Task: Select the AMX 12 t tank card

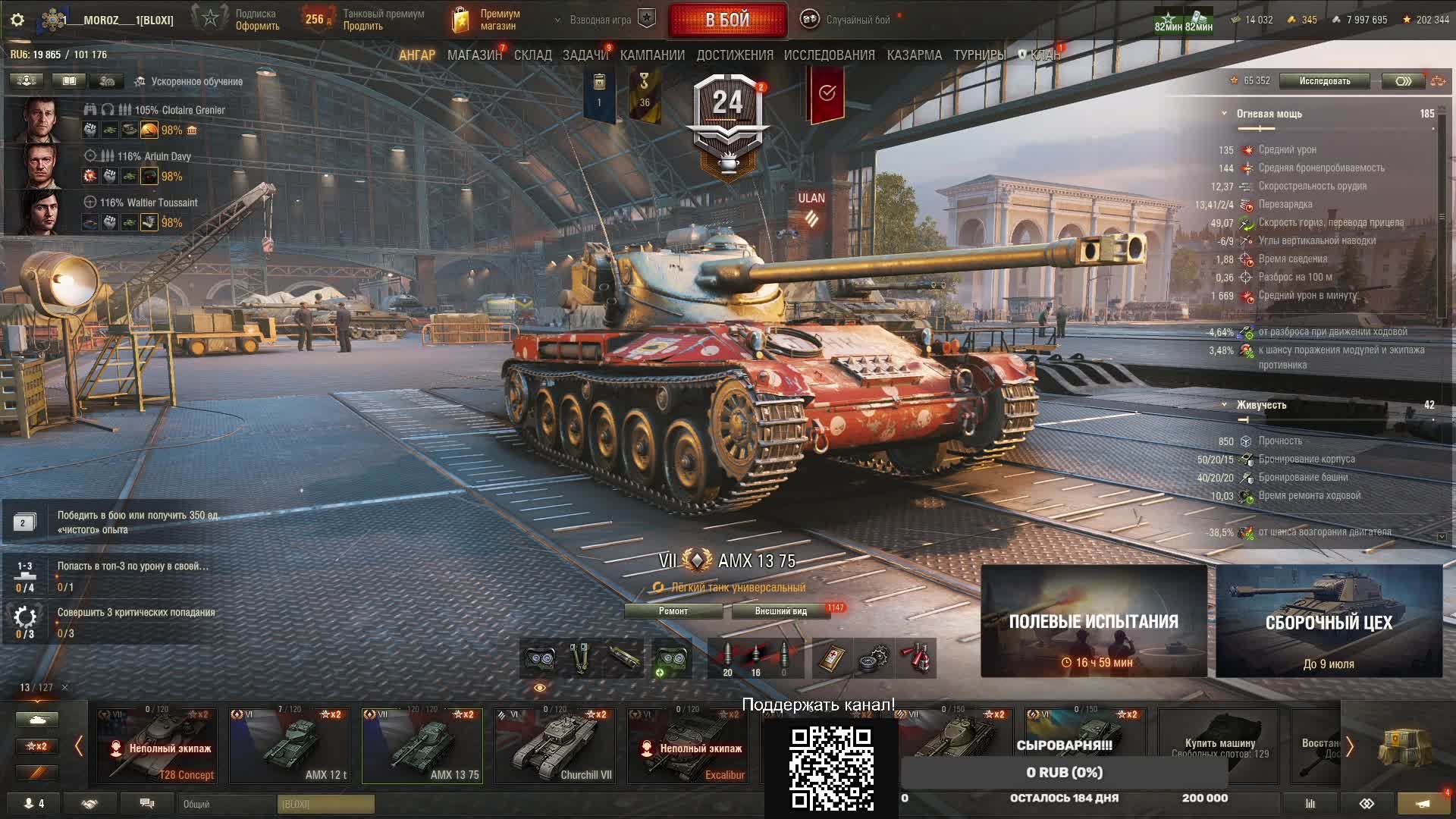Action: (x=290, y=746)
